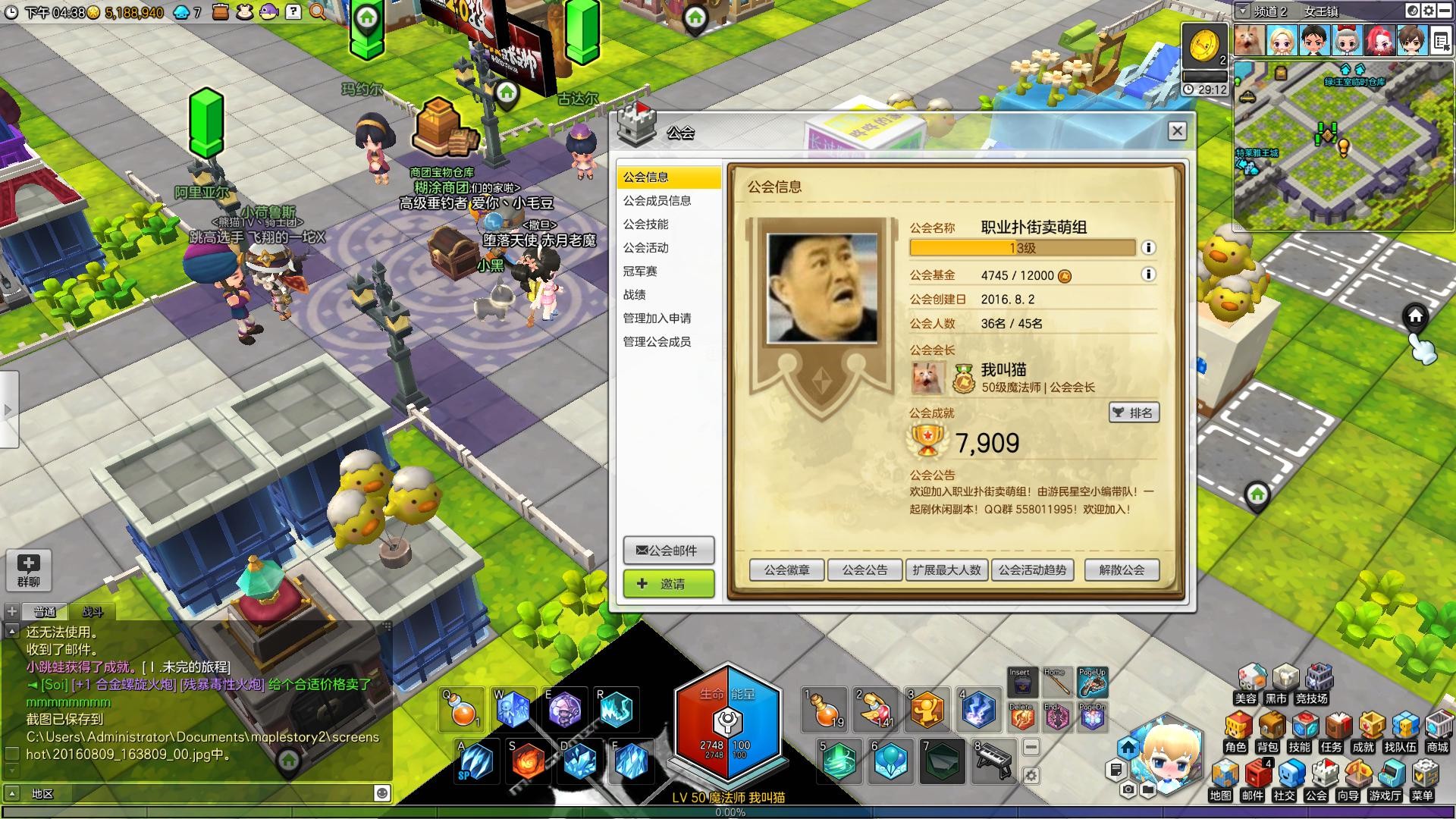View guild 排名 ranking
The height and width of the screenshot is (819, 1456).
(x=1134, y=413)
